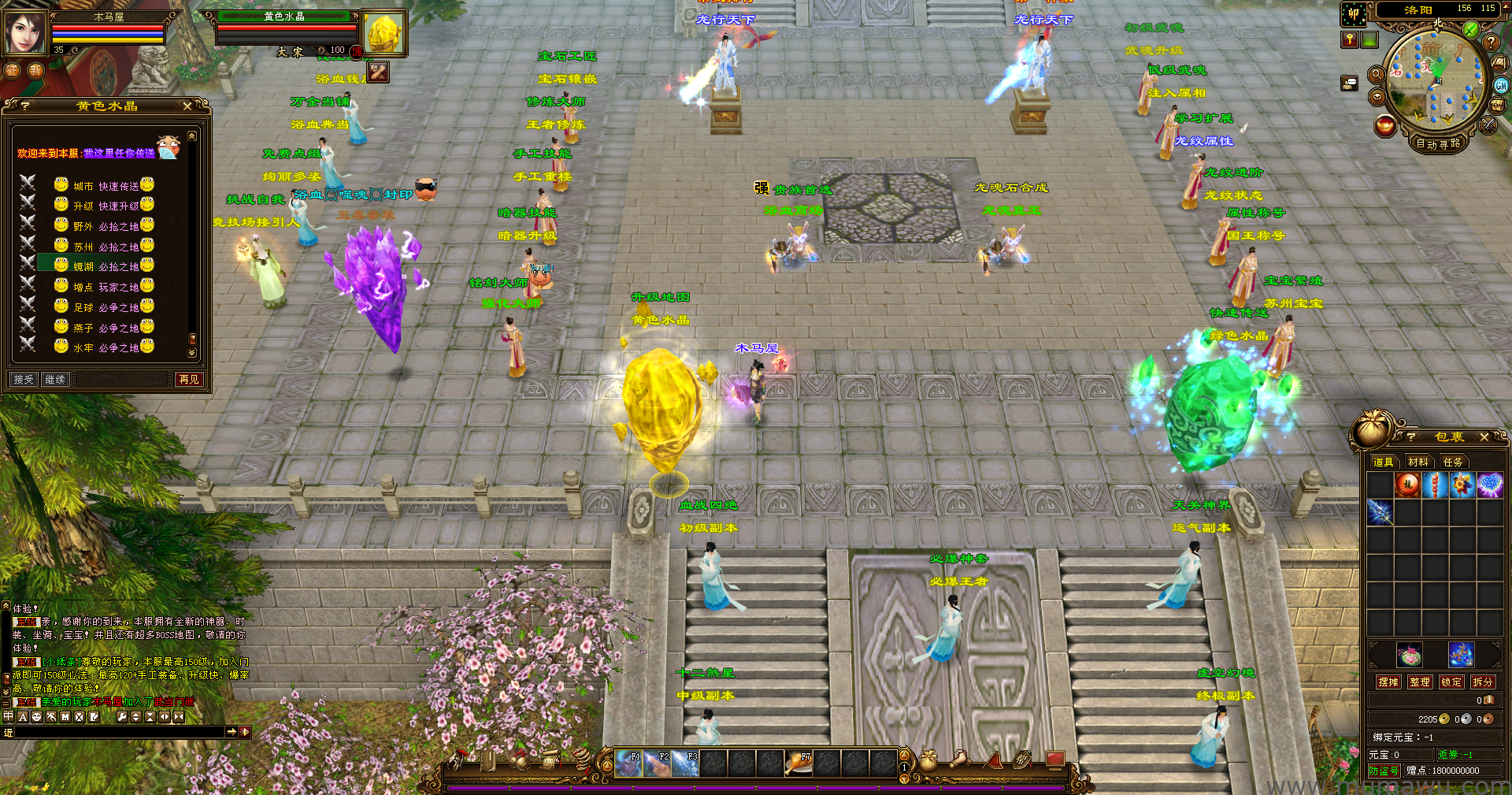This screenshot has width=1512, height=795.
Task: Open the 摆摊 stall button
Action: click(x=1388, y=682)
